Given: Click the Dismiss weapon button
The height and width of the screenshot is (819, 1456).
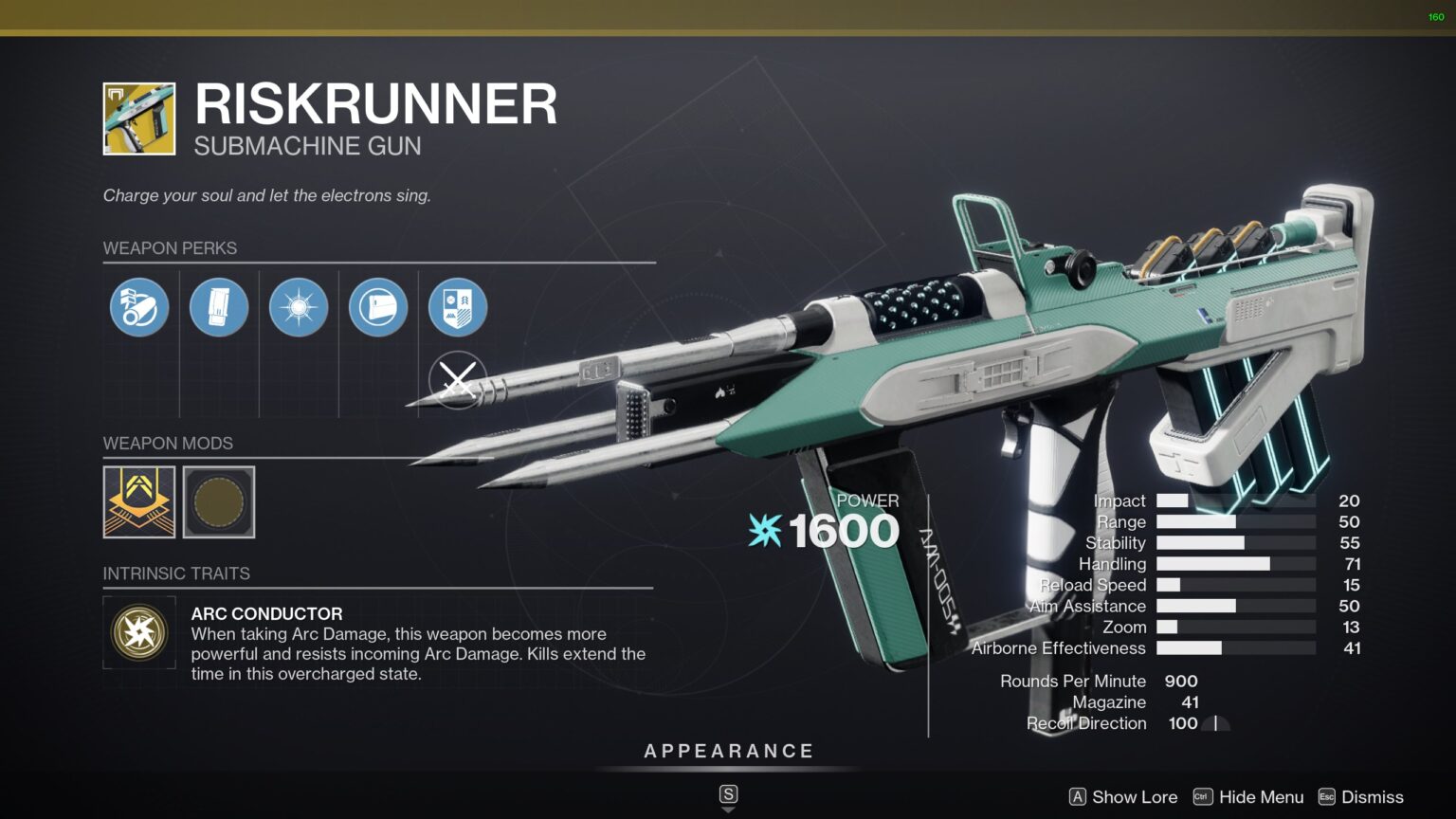Looking at the screenshot, I should tap(1372, 797).
